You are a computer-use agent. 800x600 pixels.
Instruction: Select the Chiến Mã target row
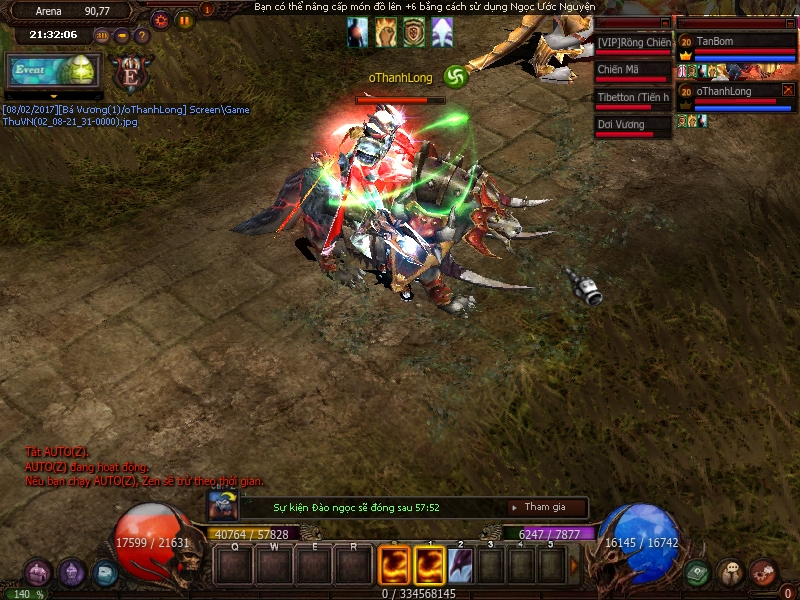tap(632, 71)
